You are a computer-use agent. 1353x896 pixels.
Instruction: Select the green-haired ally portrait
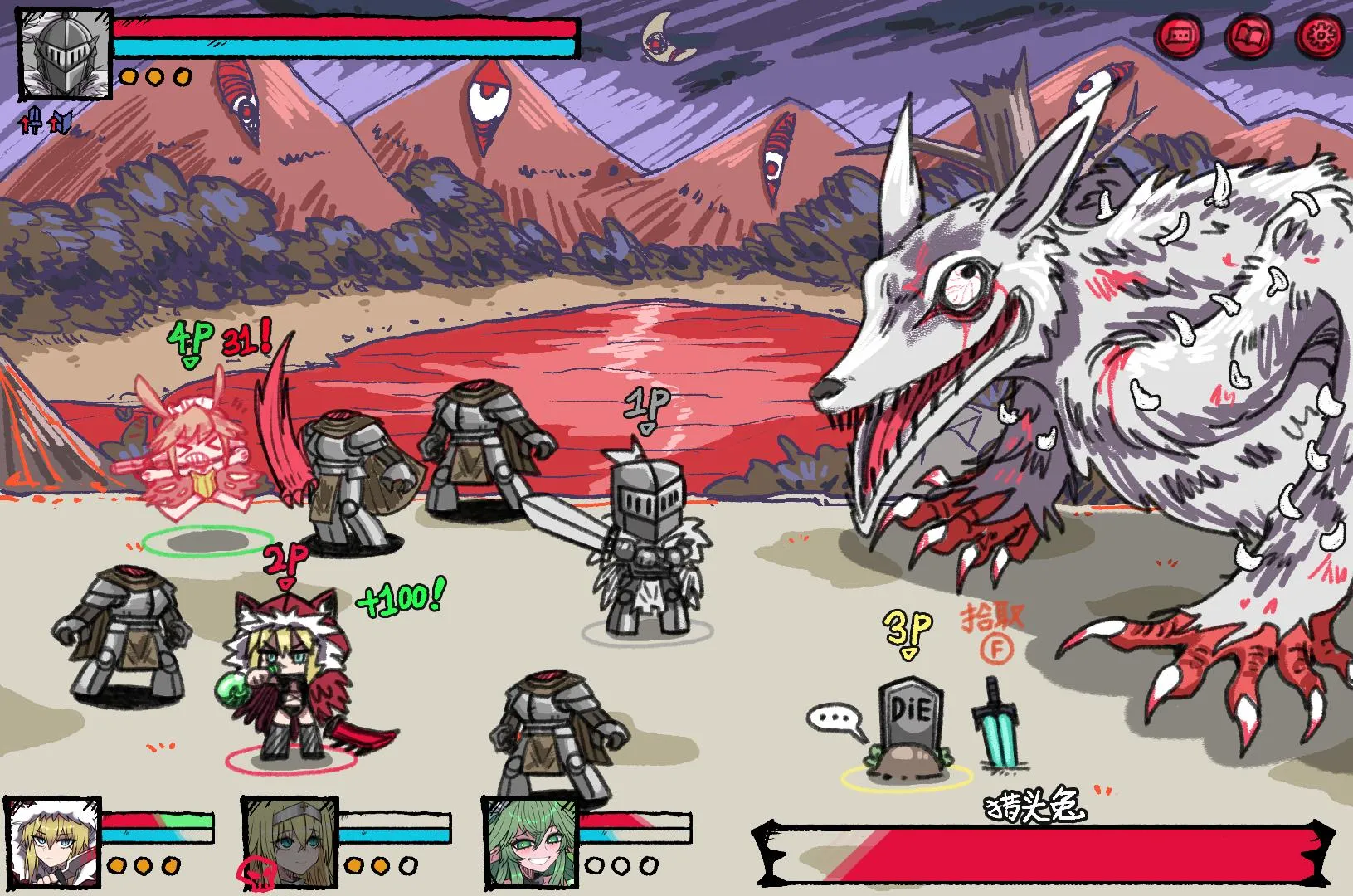(x=530, y=843)
